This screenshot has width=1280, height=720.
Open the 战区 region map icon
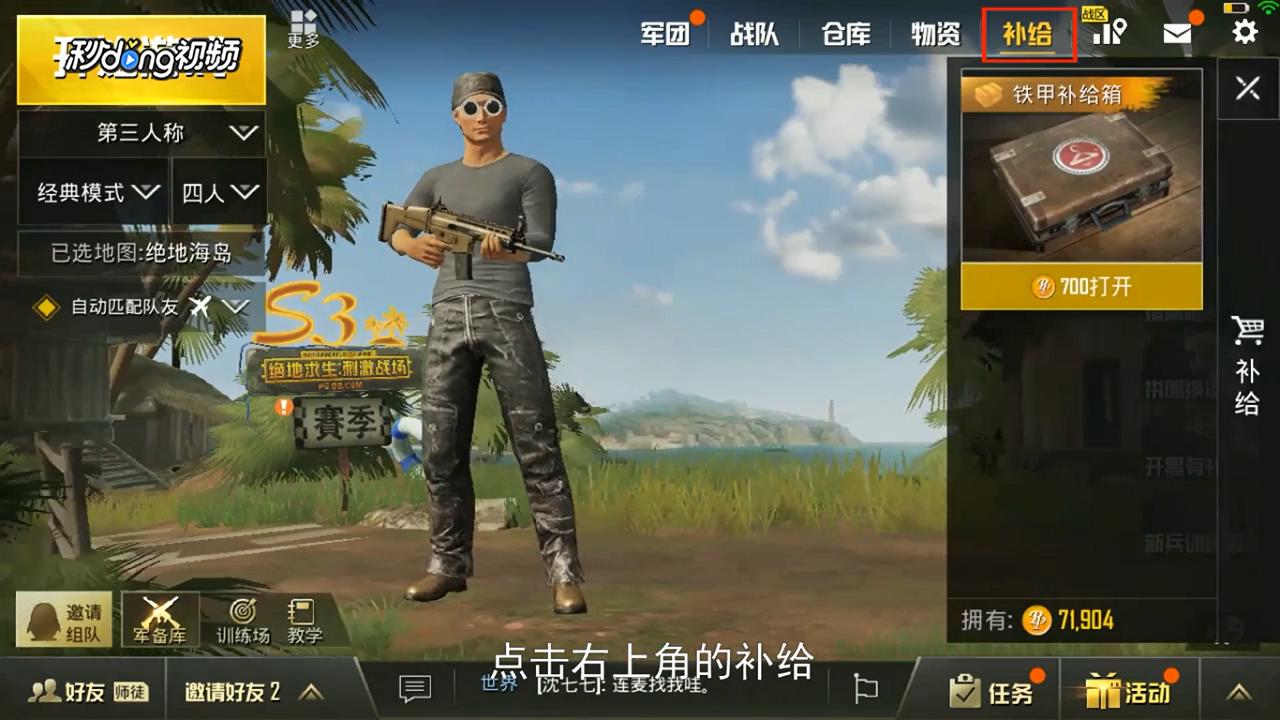(x=1110, y=31)
